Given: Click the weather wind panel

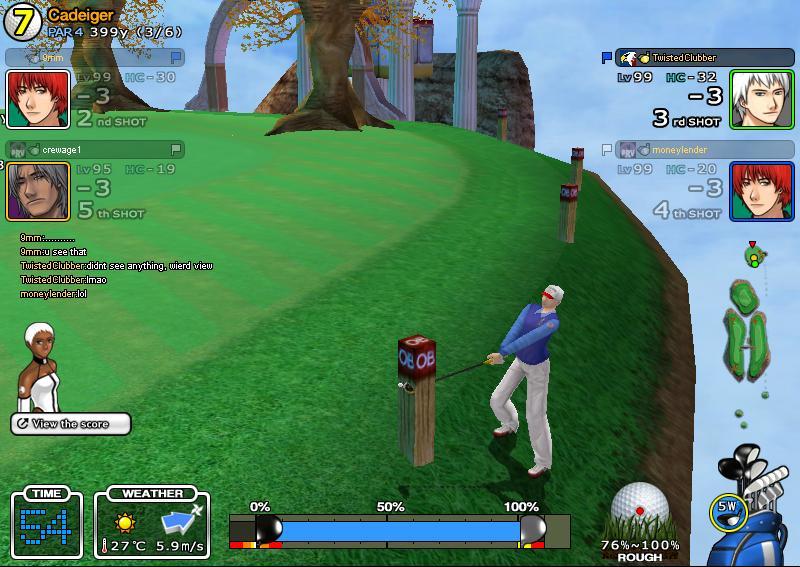Looking at the screenshot, I should 152,524.
